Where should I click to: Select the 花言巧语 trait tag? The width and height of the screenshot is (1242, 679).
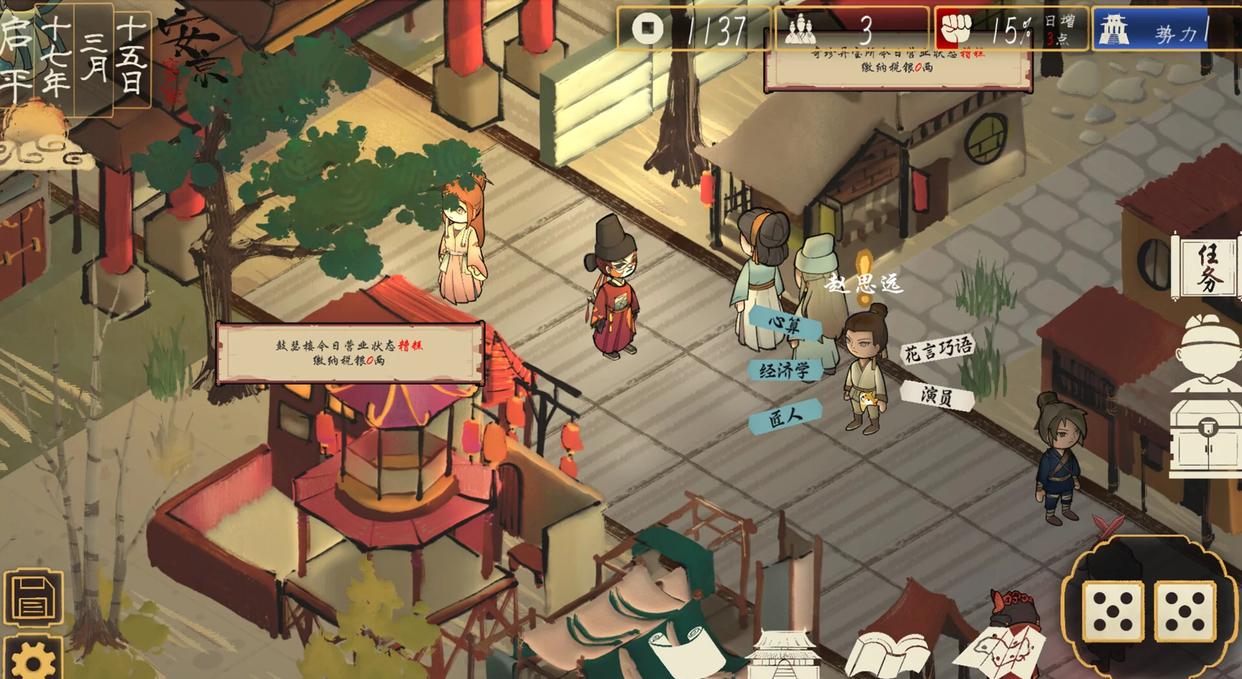[938, 350]
